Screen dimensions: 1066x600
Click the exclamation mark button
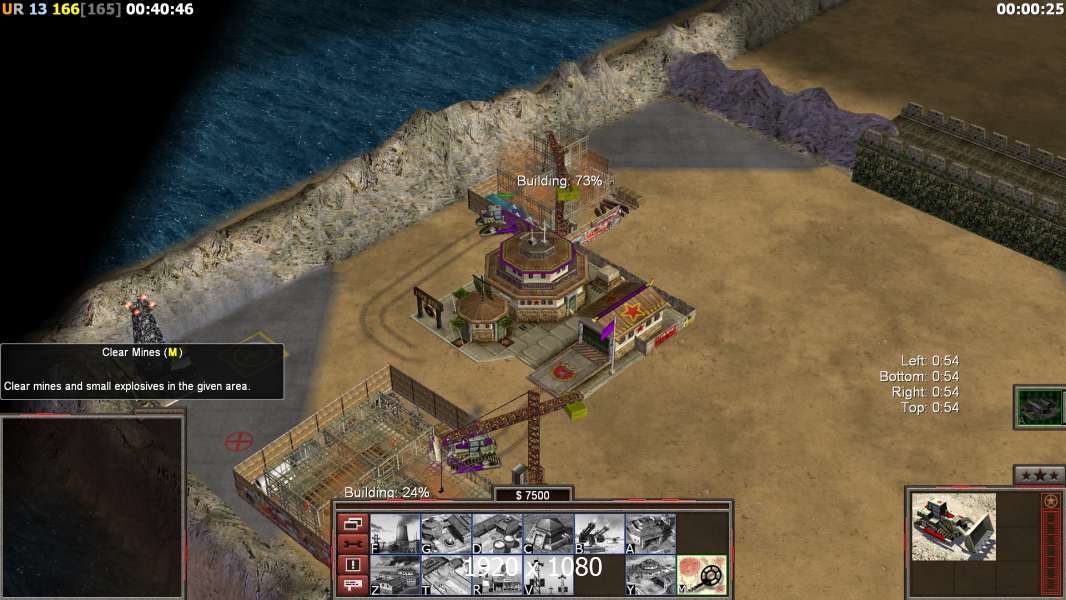352,564
